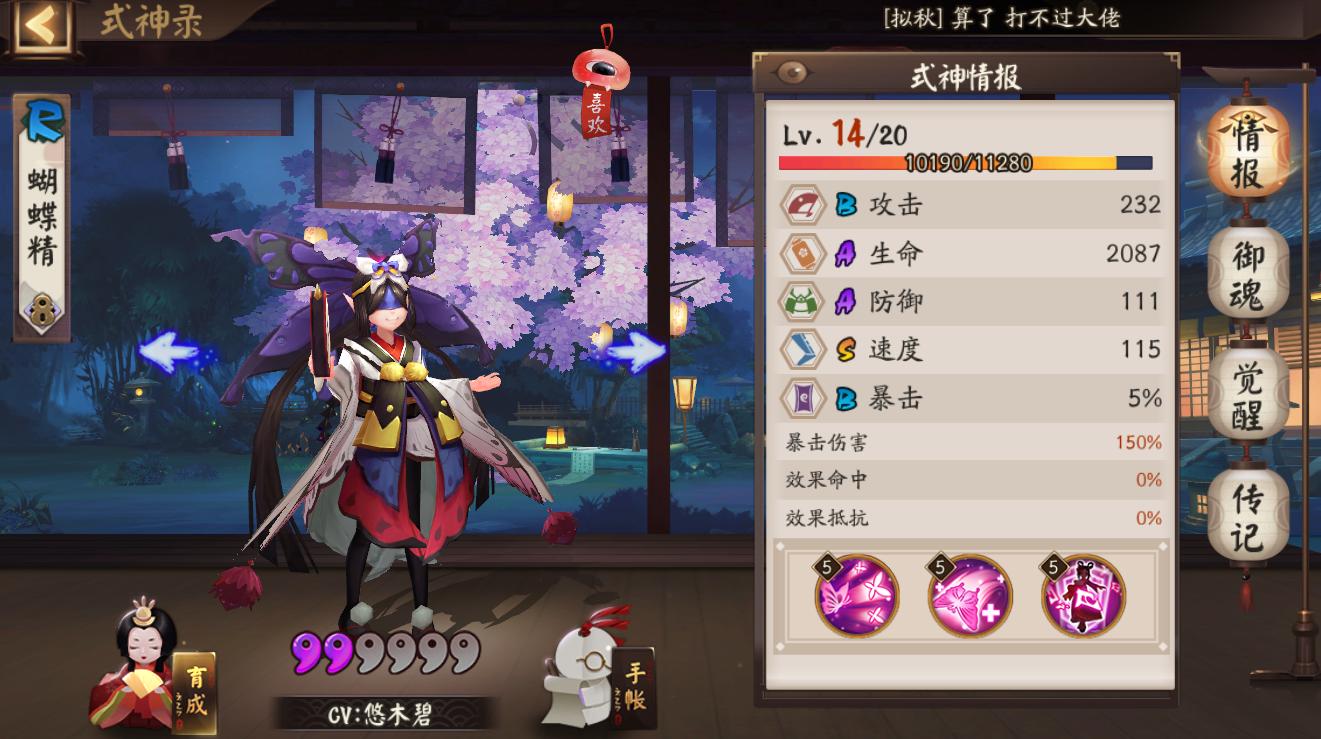This screenshot has height=739, width=1321.
Task: Open the first butterfly skill icon
Action: point(857,596)
